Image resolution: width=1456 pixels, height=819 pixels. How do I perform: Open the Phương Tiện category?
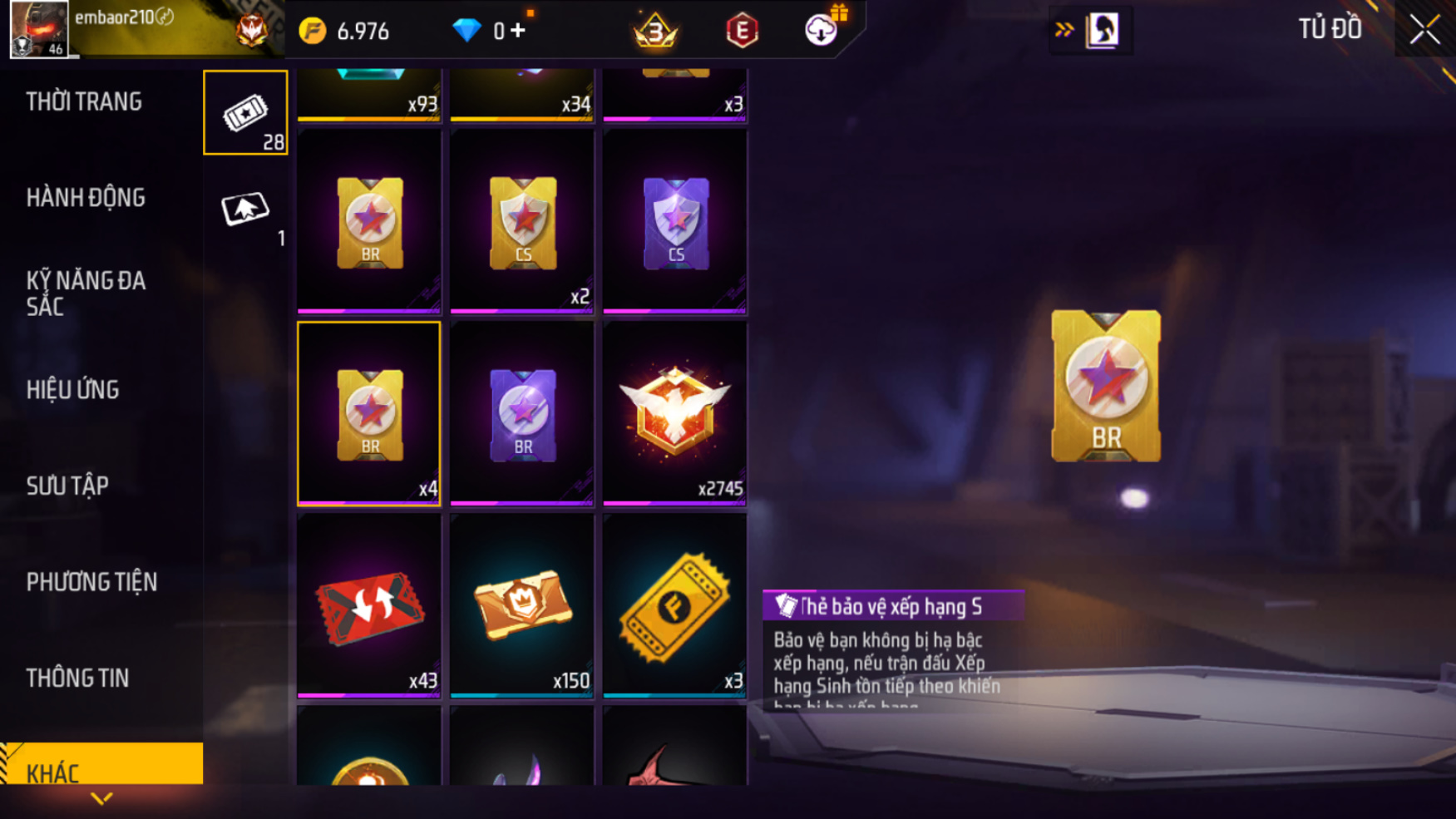(91, 582)
